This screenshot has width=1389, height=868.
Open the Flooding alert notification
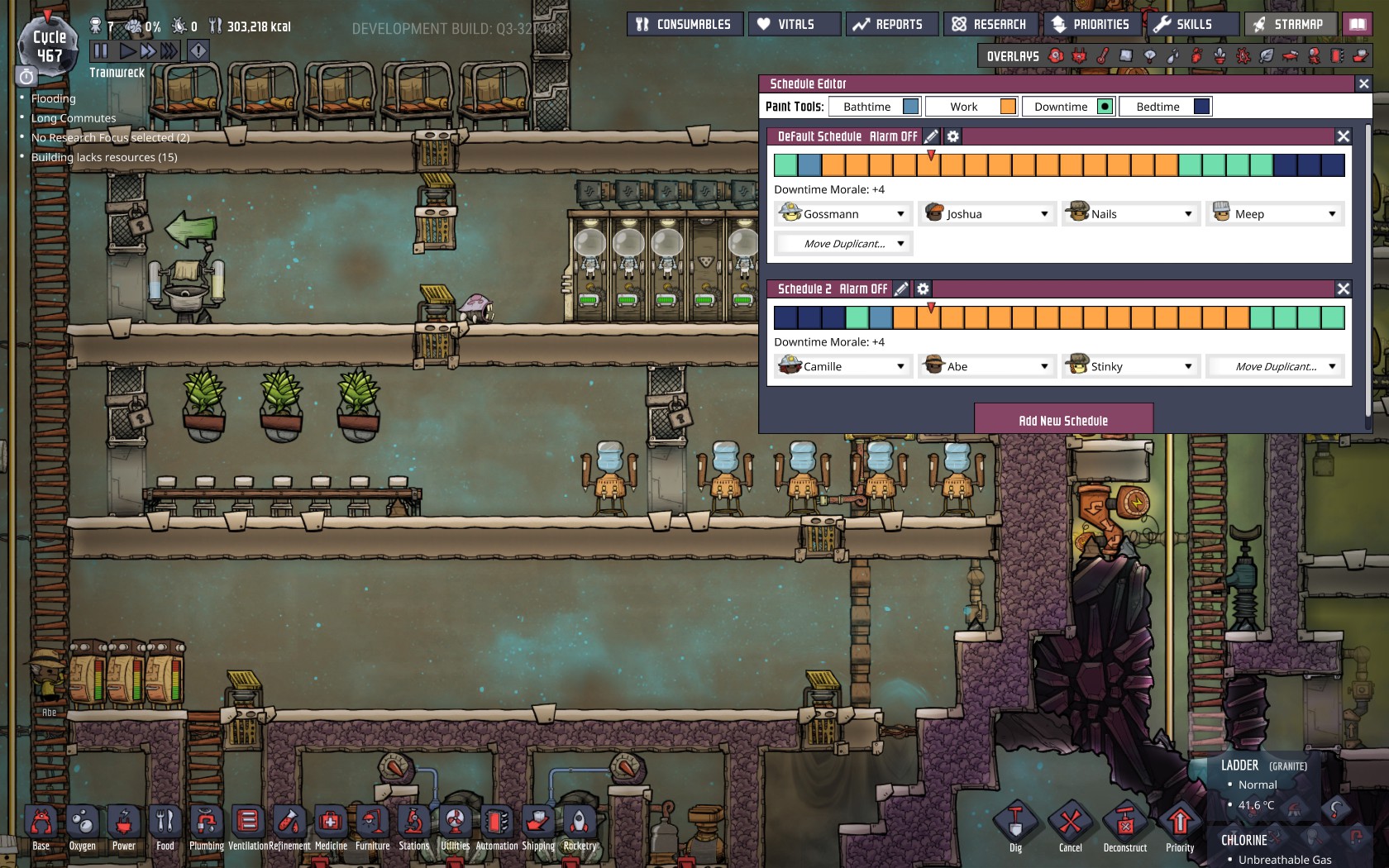click(x=53, y=98)
